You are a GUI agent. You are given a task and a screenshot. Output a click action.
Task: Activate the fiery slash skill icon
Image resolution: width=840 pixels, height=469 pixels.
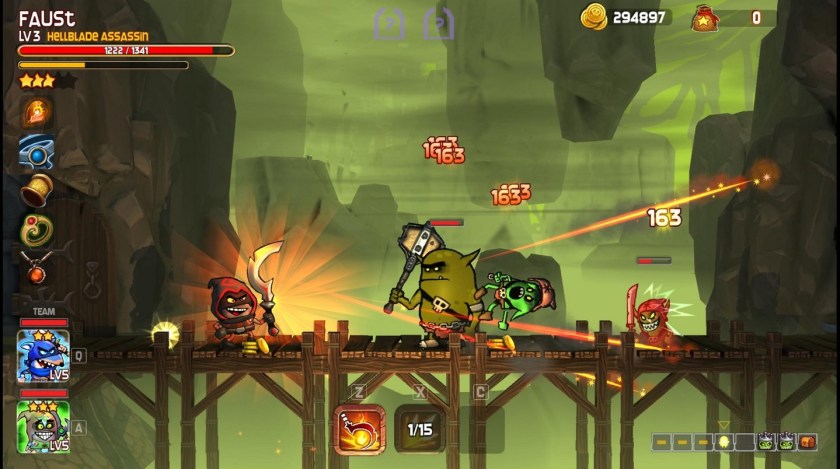click(x=359, y=429)
